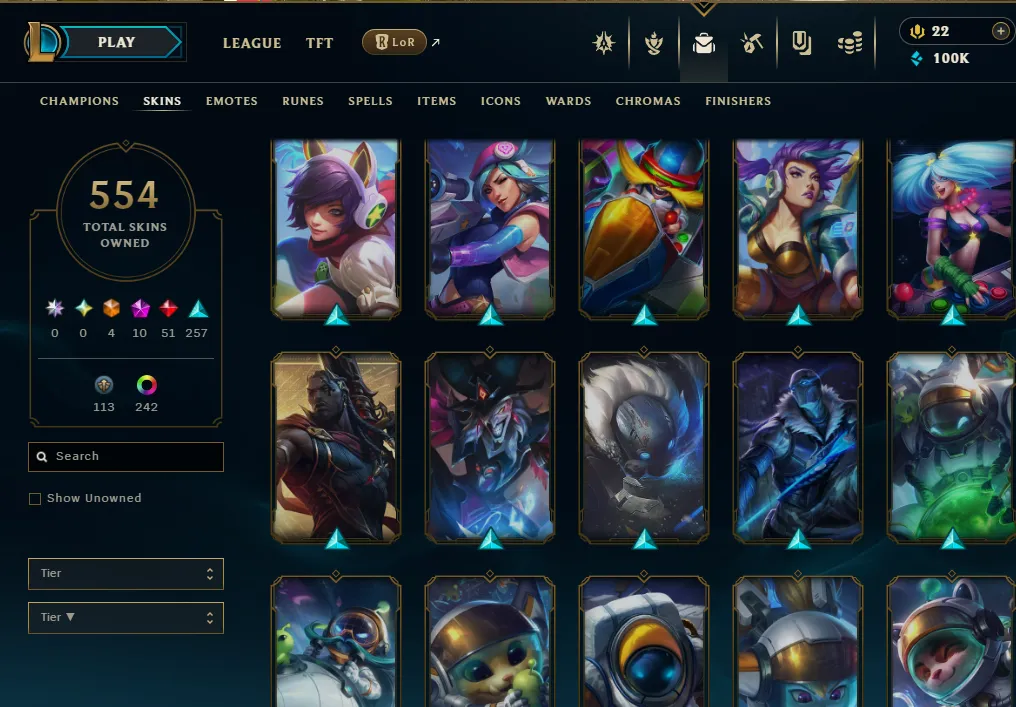Click the PLAY button
This screenshot has width=1016, height=707.
[x=118, y=43]
